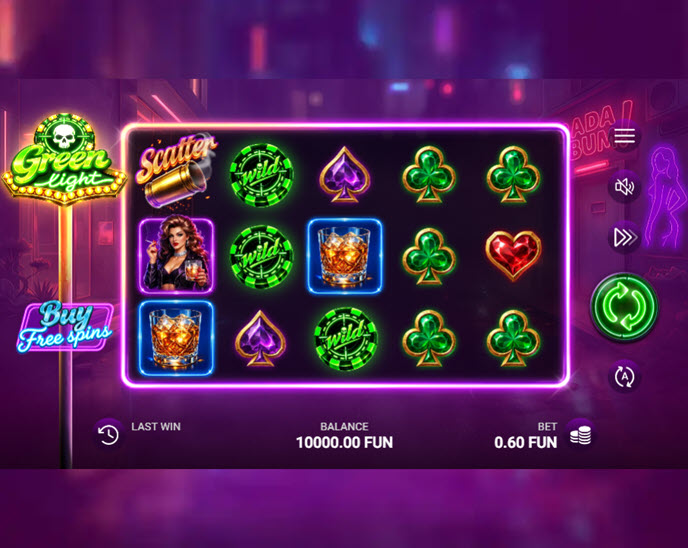
Task: Spin the reels with the green button
Action: point(624,307)
